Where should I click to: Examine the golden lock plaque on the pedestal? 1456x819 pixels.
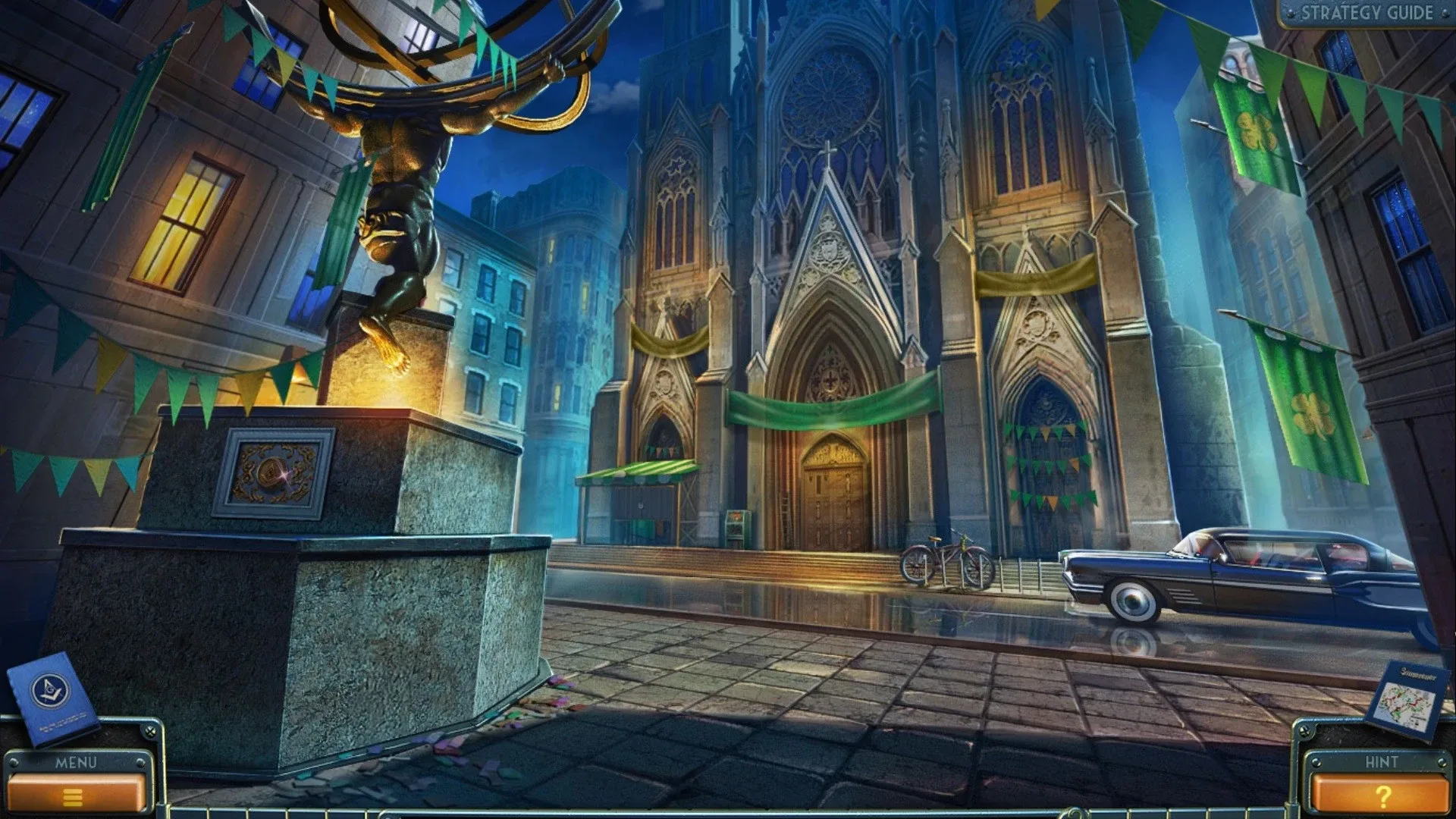point(275,472)
